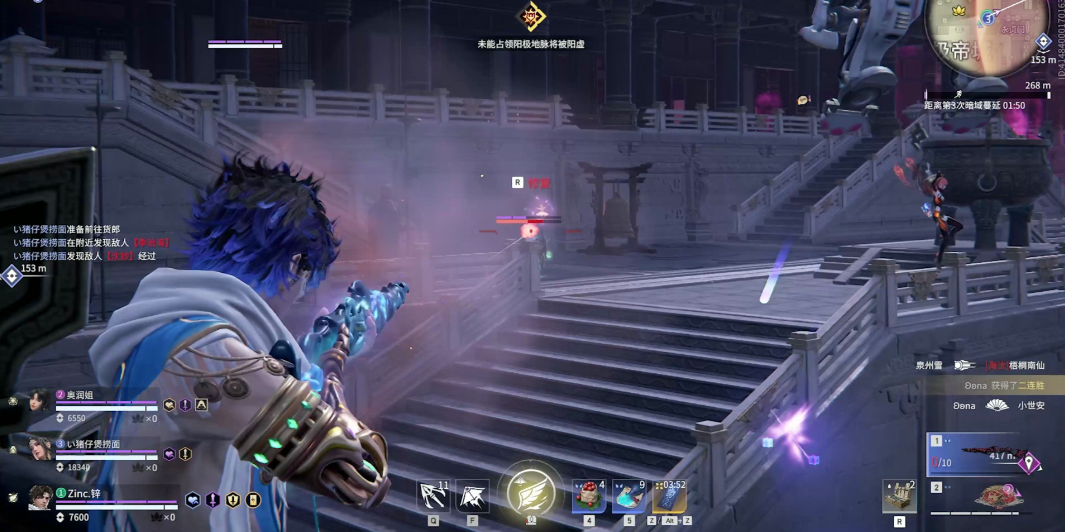Screen dimensions: 1065x532
Task: Select teammate い猪仔煲捞面's portrait
Action: (x=41, y=449)
